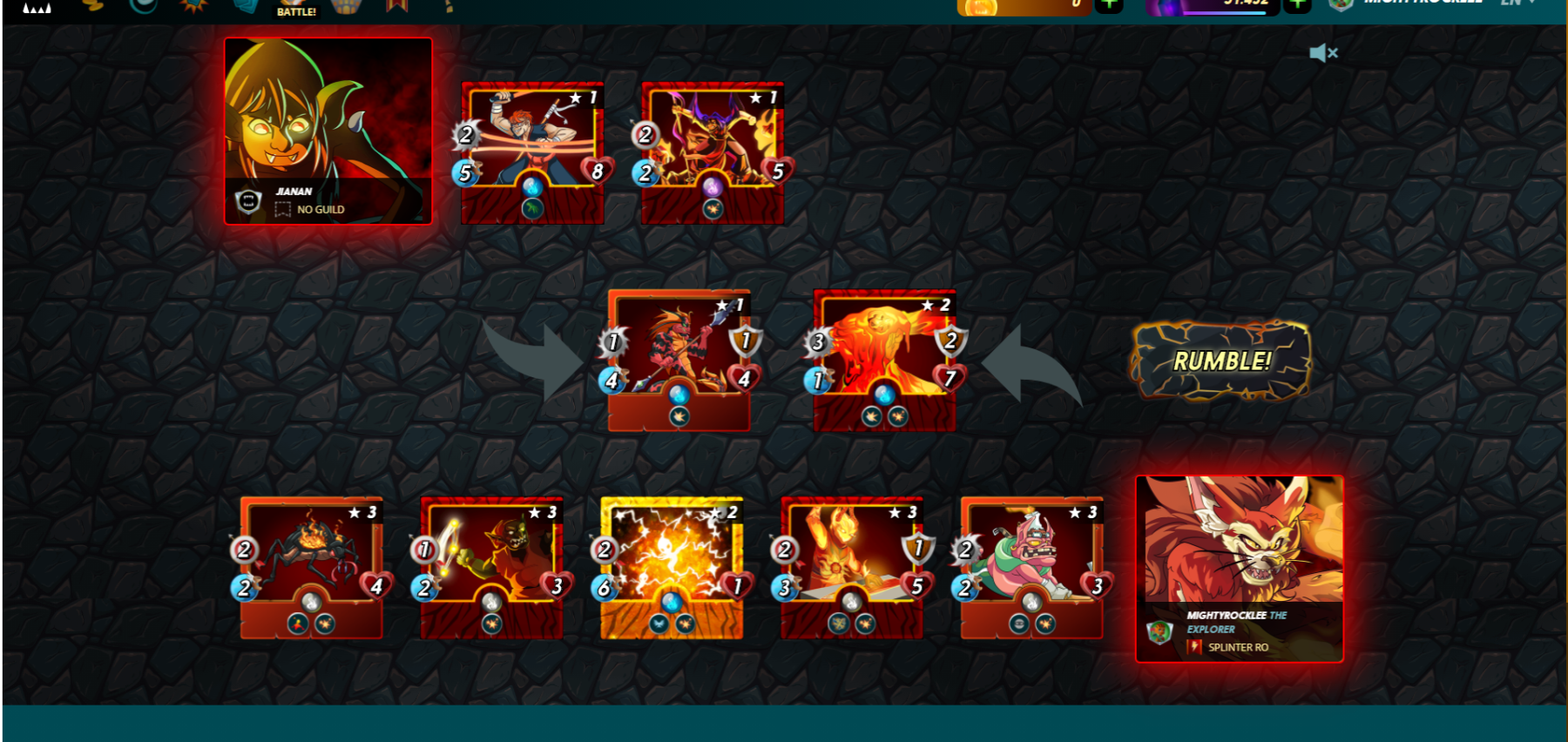
Task: Click the rewards ribbon icon
Action: (x=397, y=9)
